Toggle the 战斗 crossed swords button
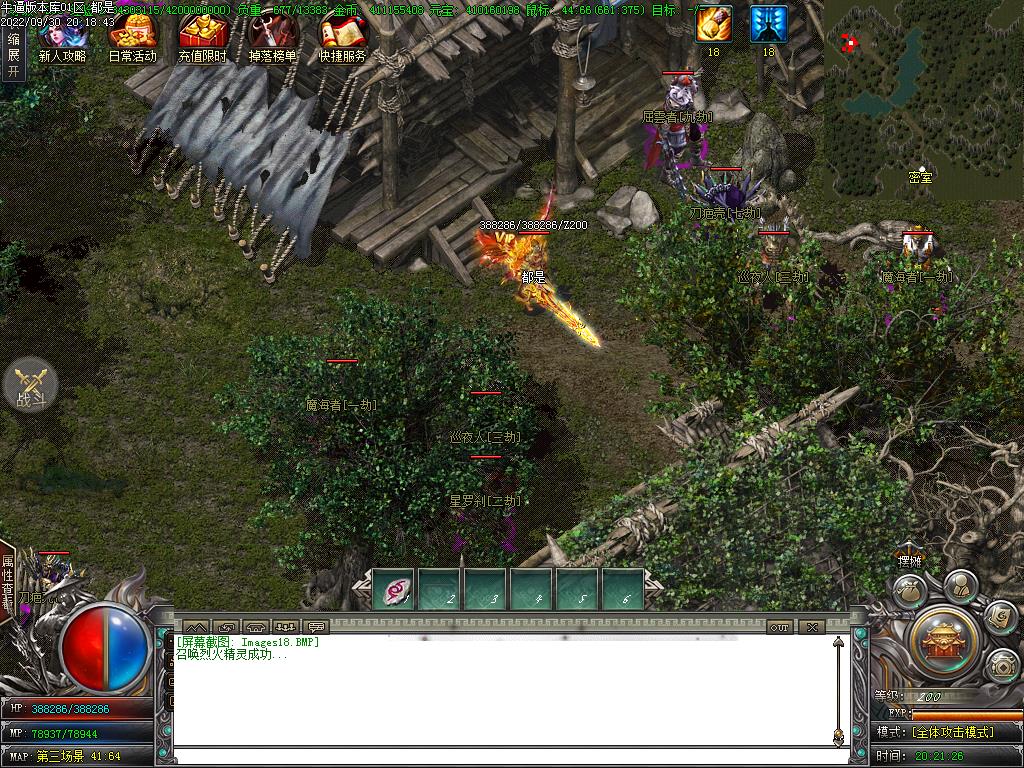Viewport: 1024px width, 768px height. pyautogui.click(x=30, y=387)
